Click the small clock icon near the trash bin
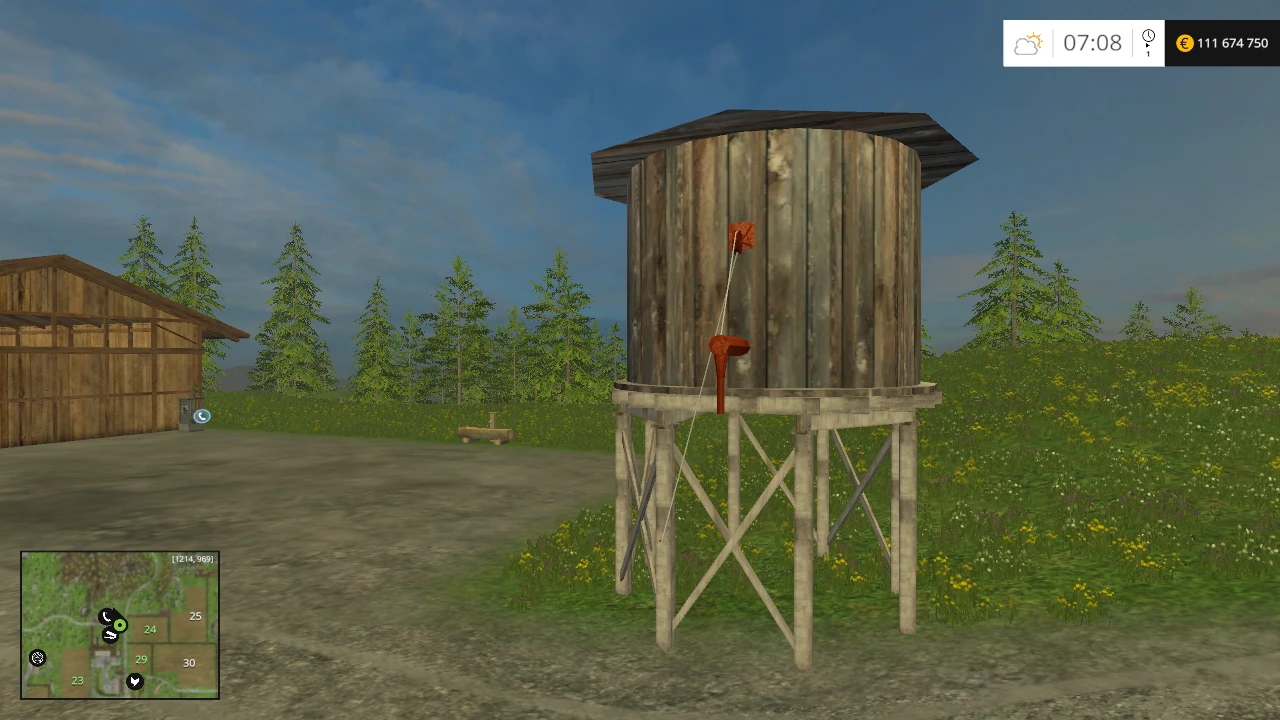 (x=202, y=415)
